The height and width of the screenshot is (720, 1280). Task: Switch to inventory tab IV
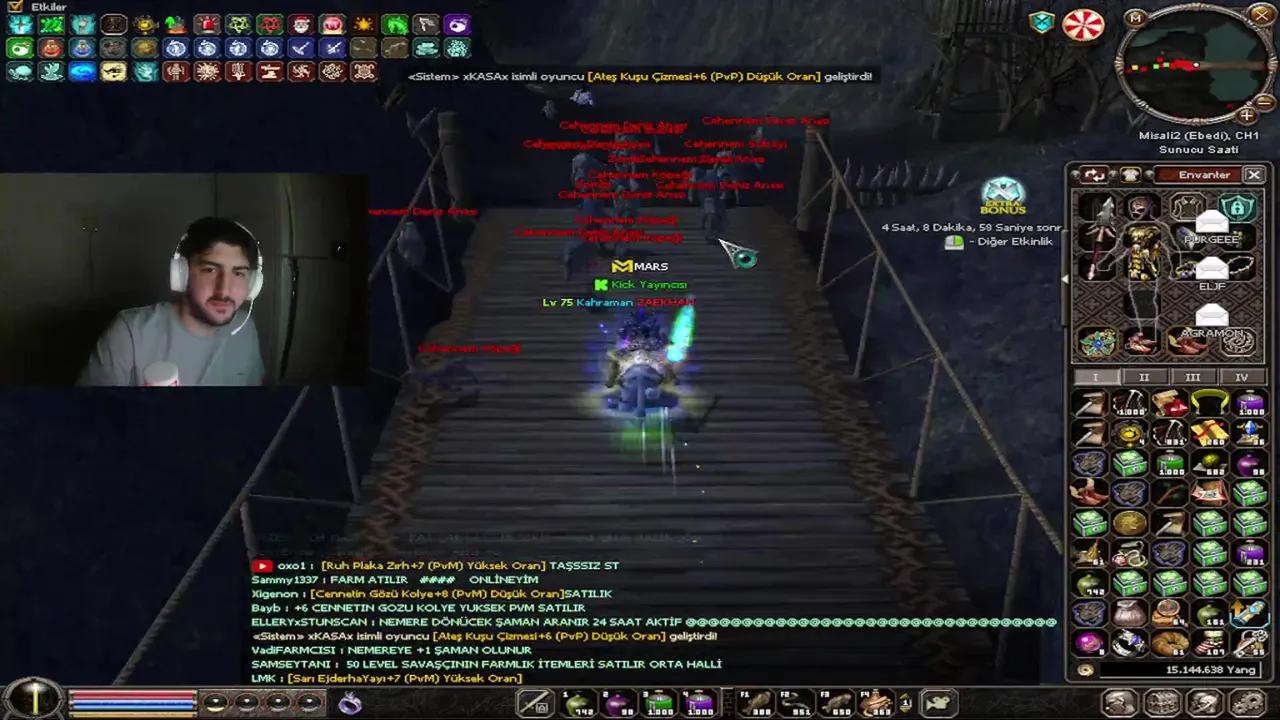point(1242,377)
